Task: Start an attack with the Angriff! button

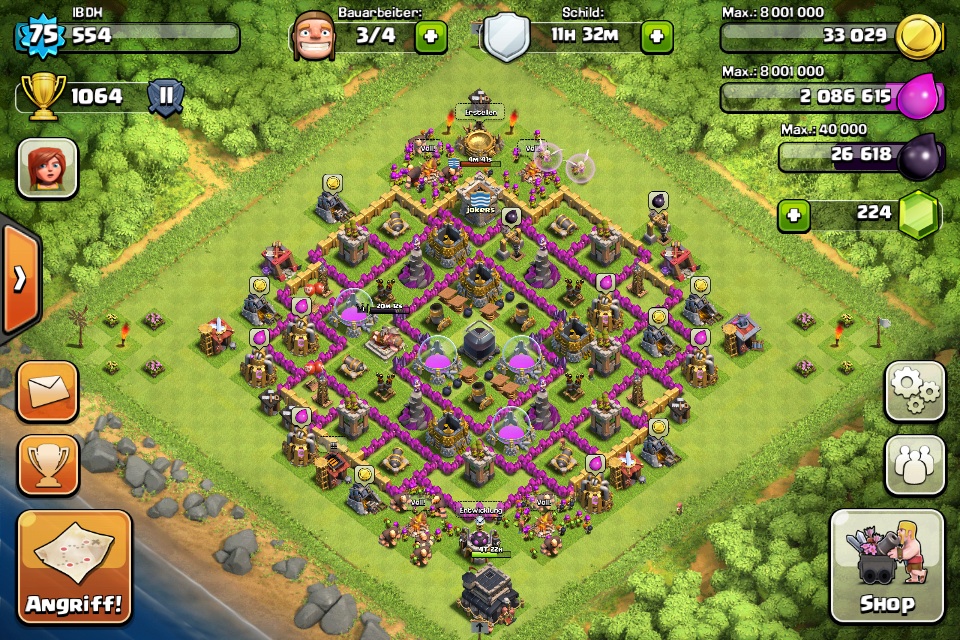Action: tap(75, 567)
